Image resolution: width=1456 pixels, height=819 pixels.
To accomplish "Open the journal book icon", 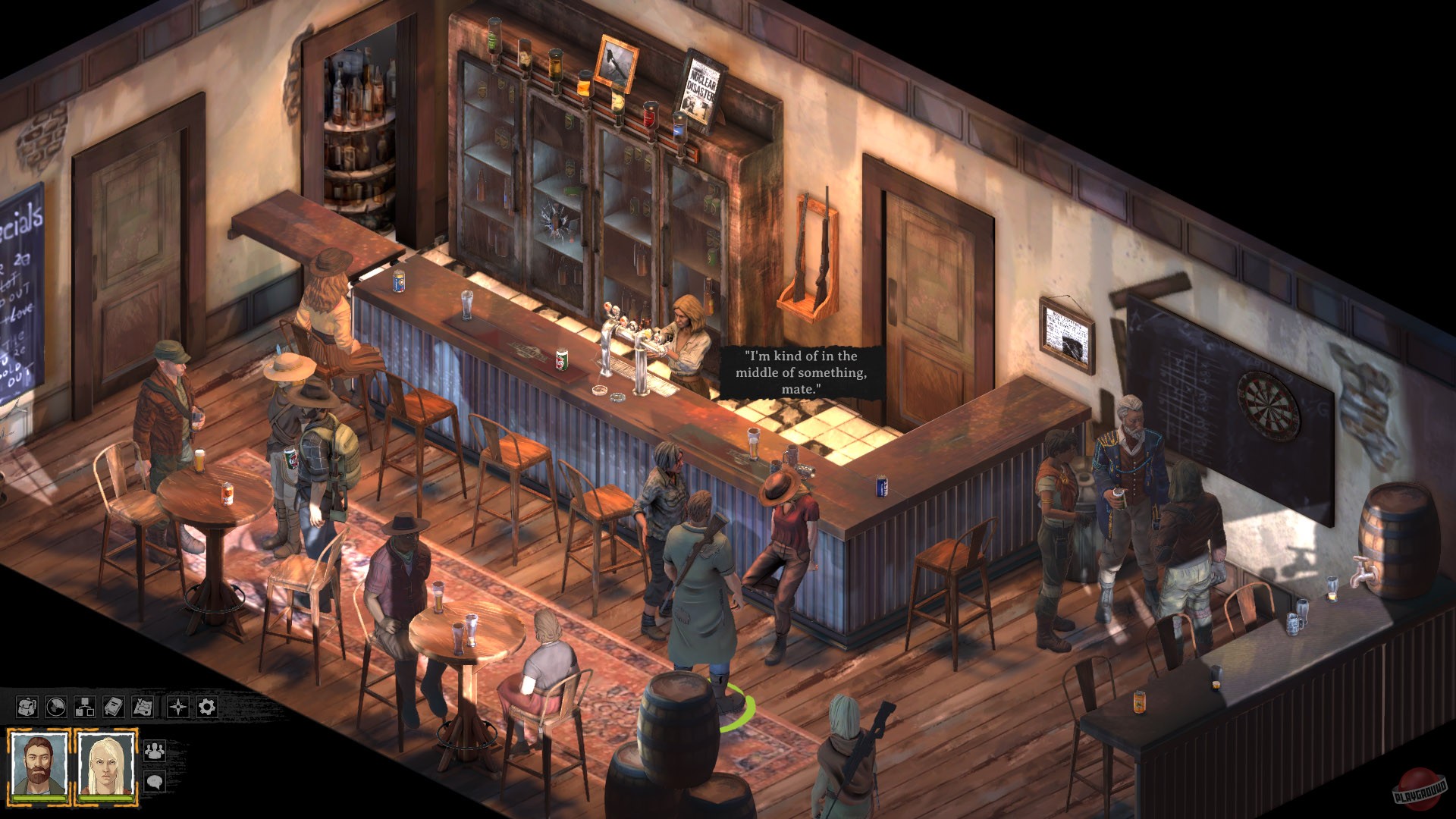I will (x=113, y=706).
